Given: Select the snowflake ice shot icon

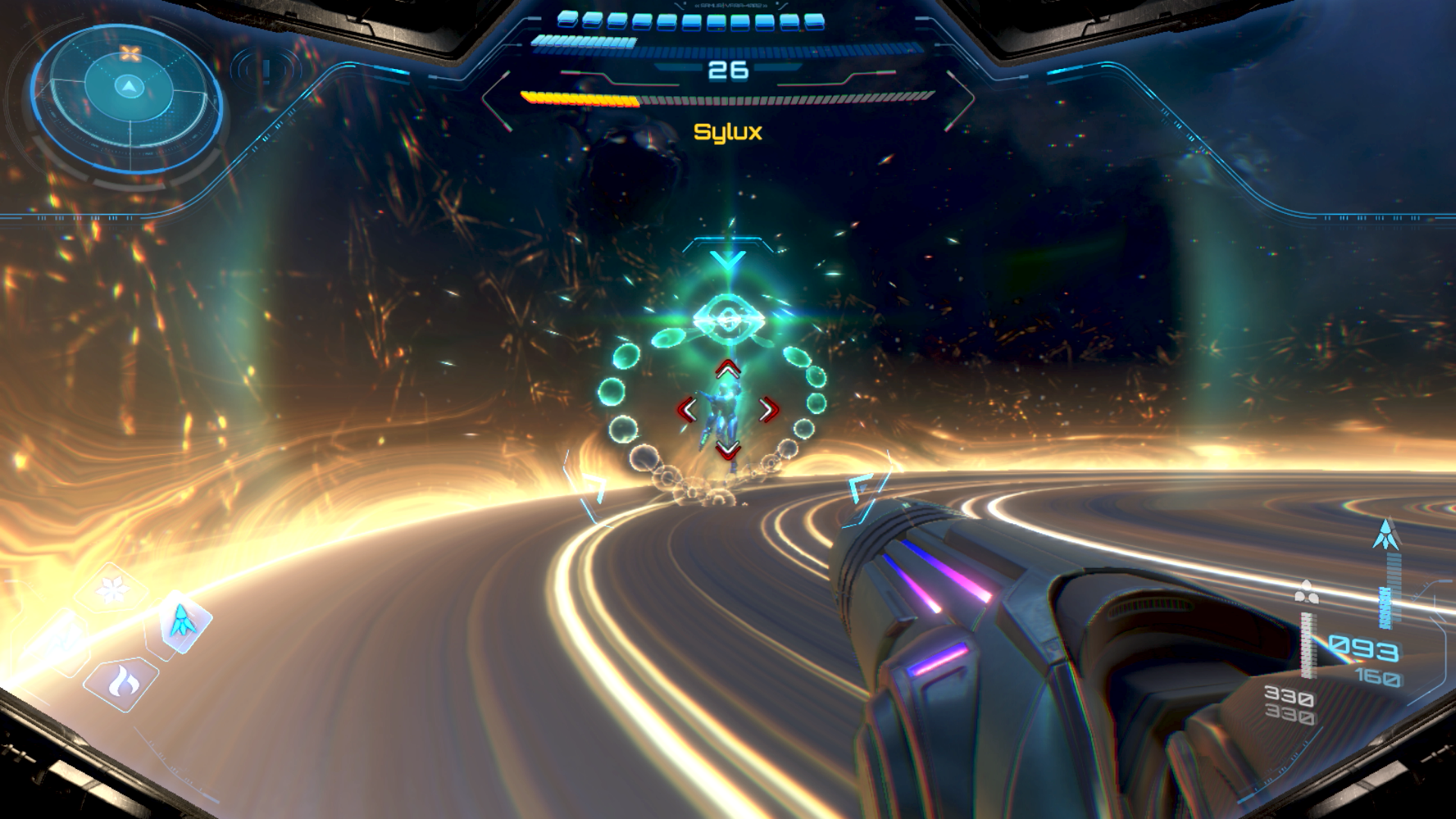Looking at the screenshot, I should click(x=111, y=590).
